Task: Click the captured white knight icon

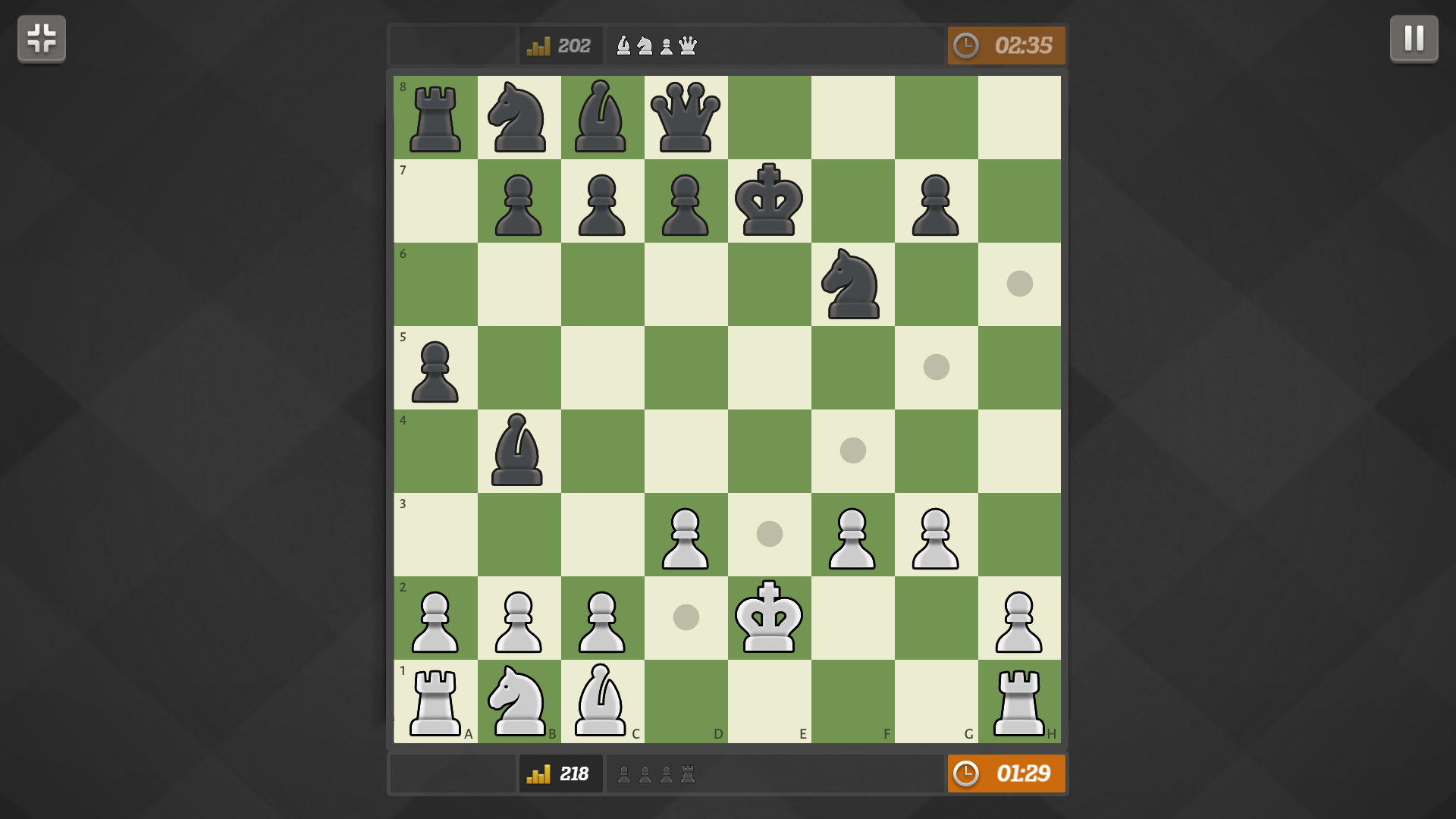Action: click(x=644, y=45)
